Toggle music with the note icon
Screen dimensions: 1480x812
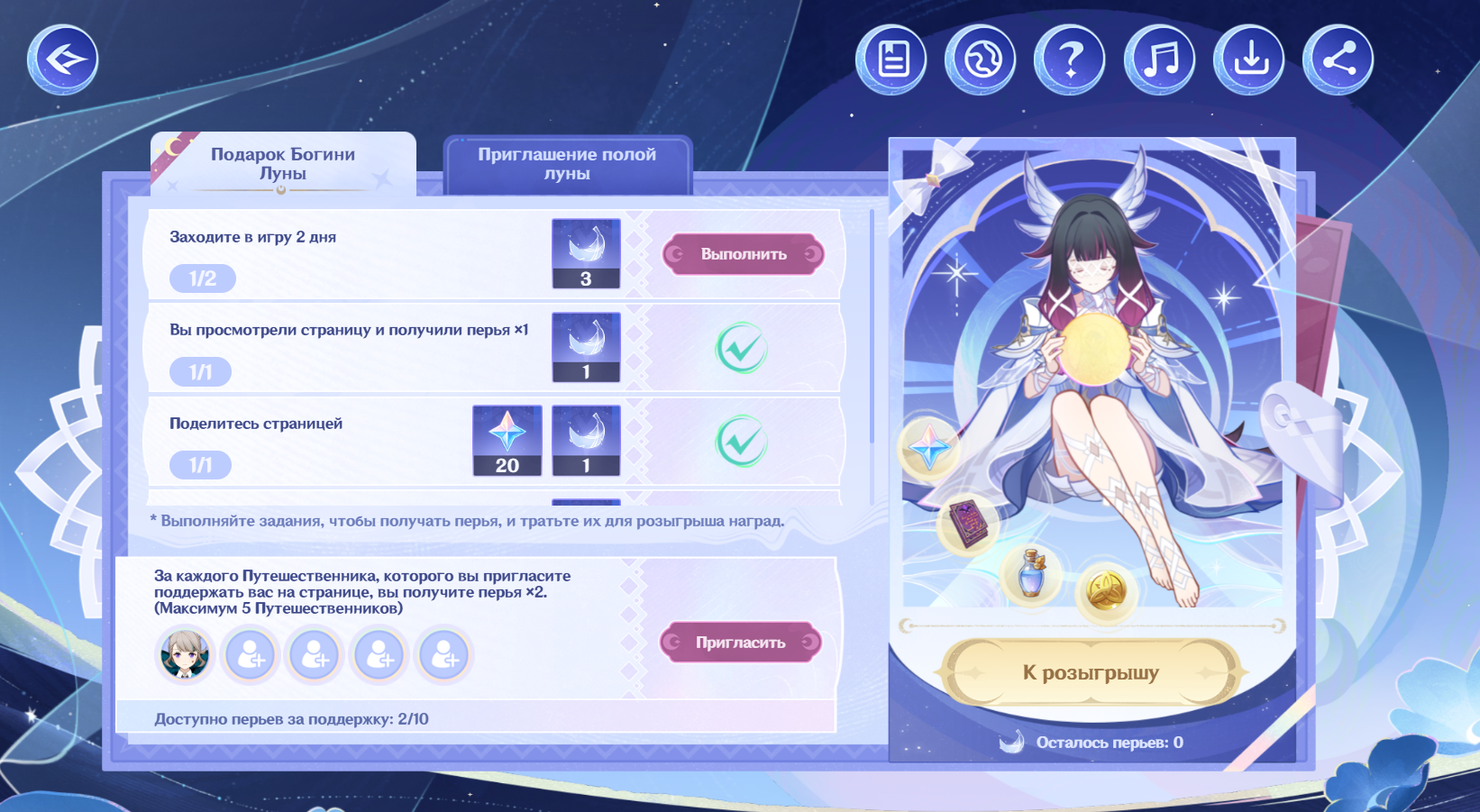(x=1159, y=59)
